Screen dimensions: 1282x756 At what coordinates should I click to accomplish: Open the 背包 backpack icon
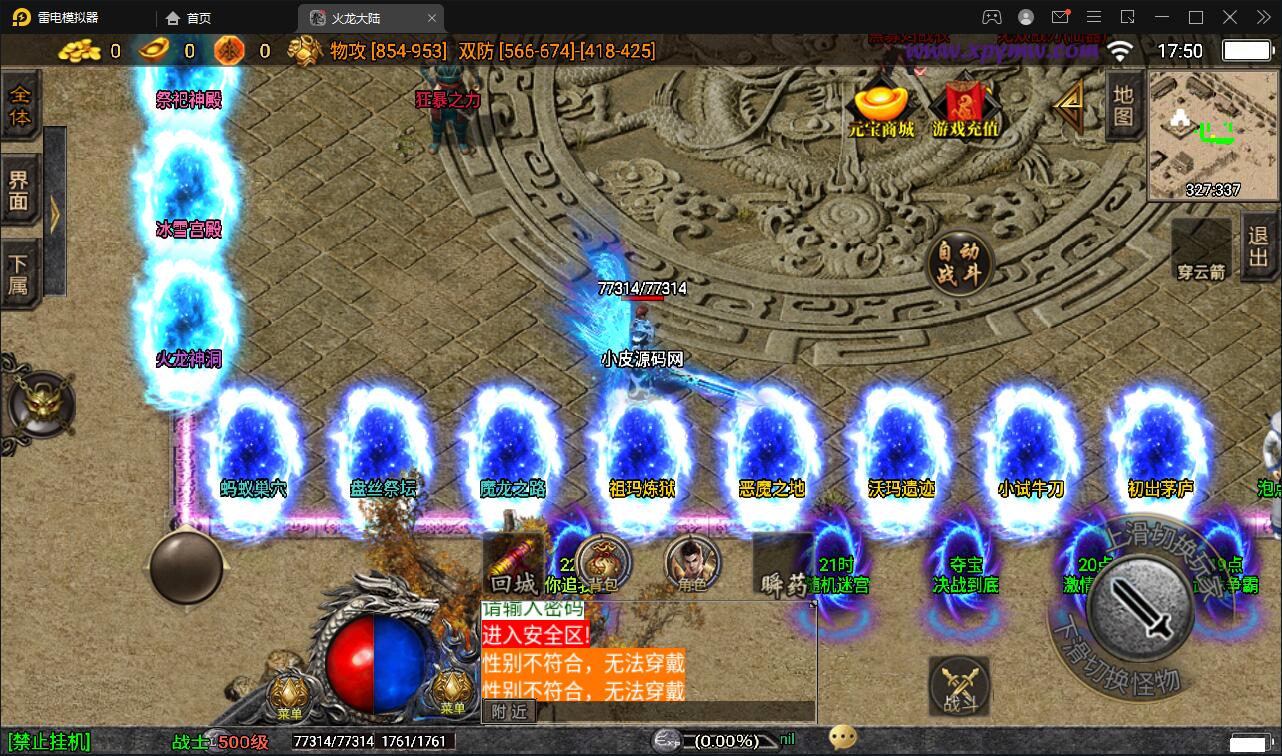[601, 565]
